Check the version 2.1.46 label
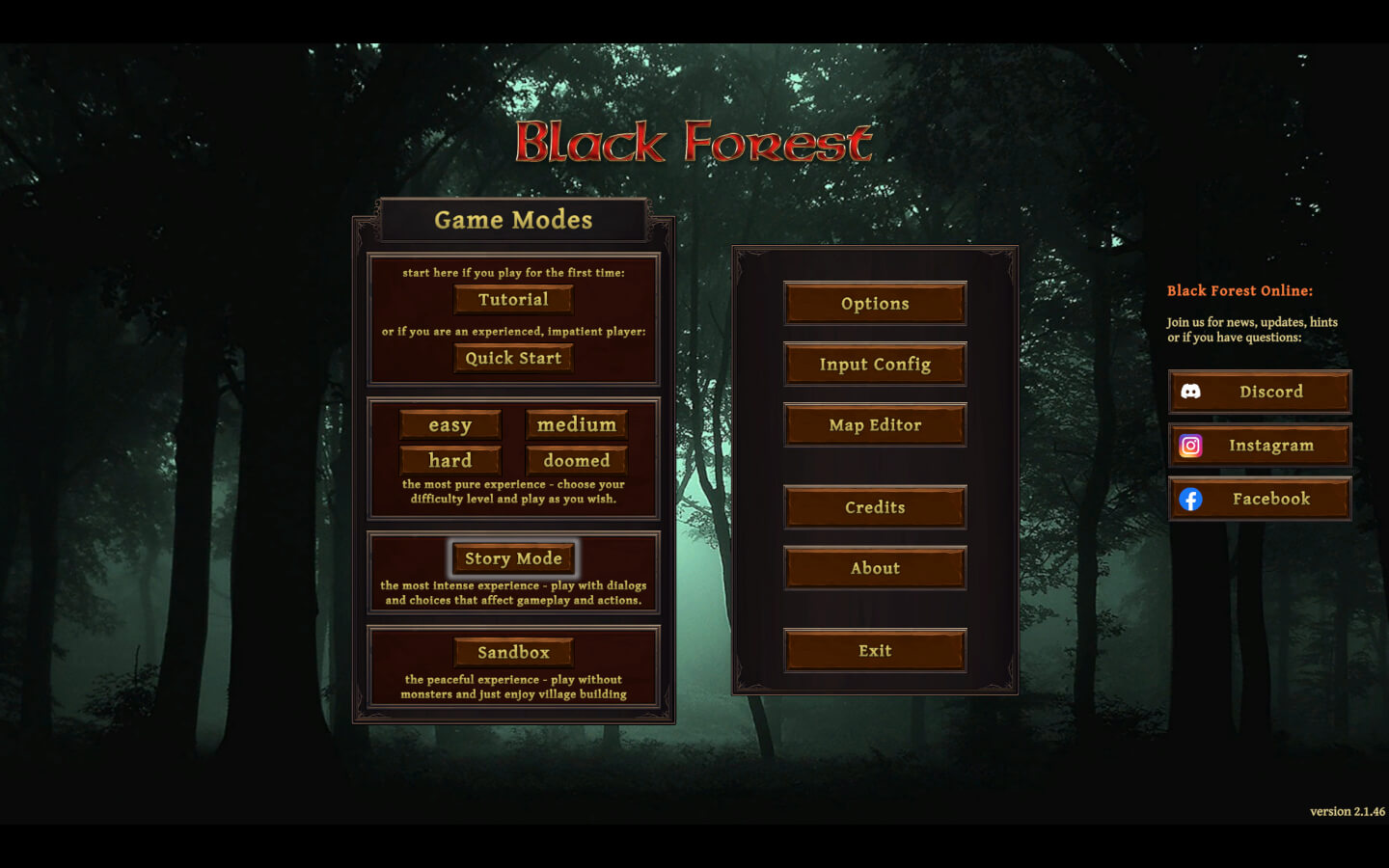 click(1348, 811)
